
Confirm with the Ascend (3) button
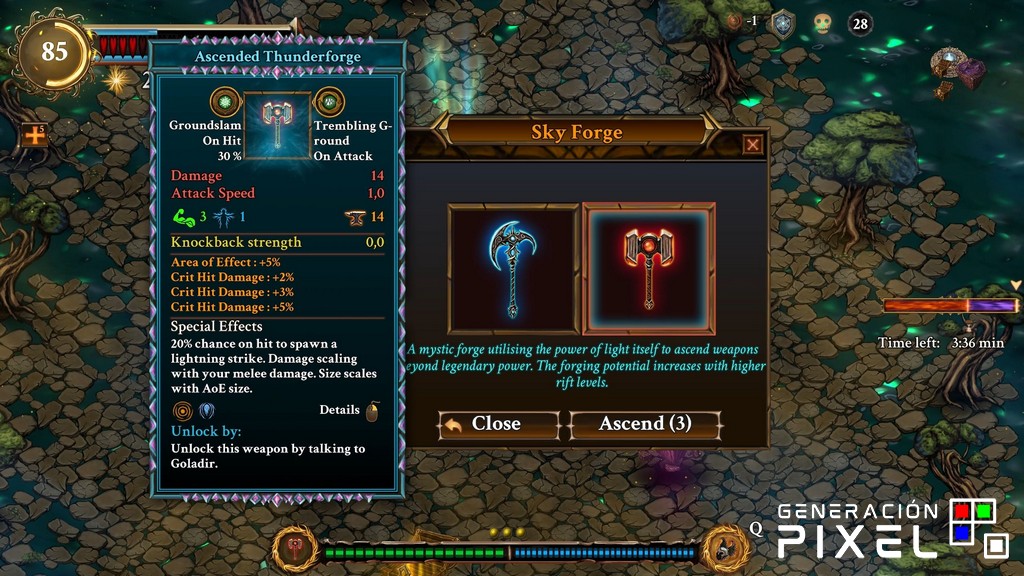[x=645, y=424]
